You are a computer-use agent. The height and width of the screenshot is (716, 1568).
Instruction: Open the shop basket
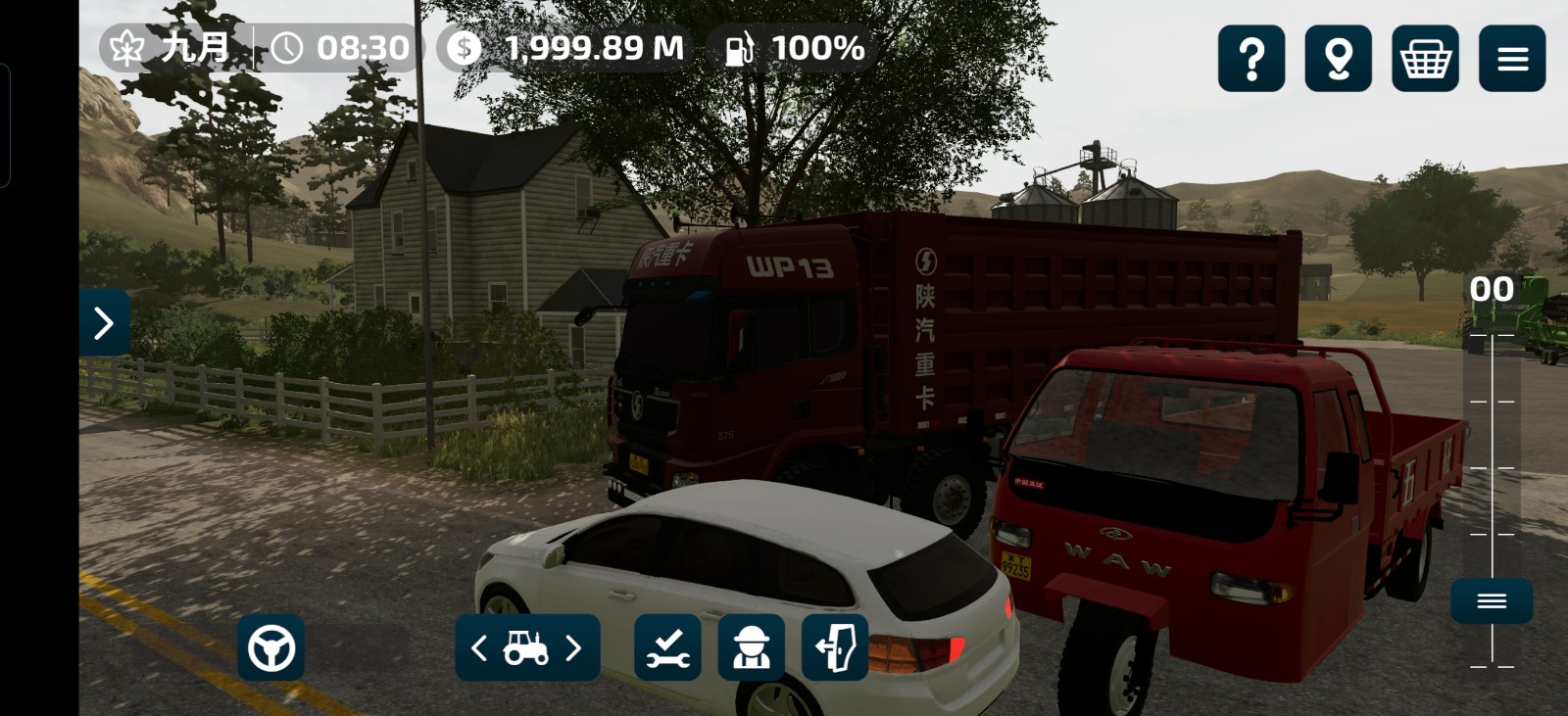(x=1425, y=59)
